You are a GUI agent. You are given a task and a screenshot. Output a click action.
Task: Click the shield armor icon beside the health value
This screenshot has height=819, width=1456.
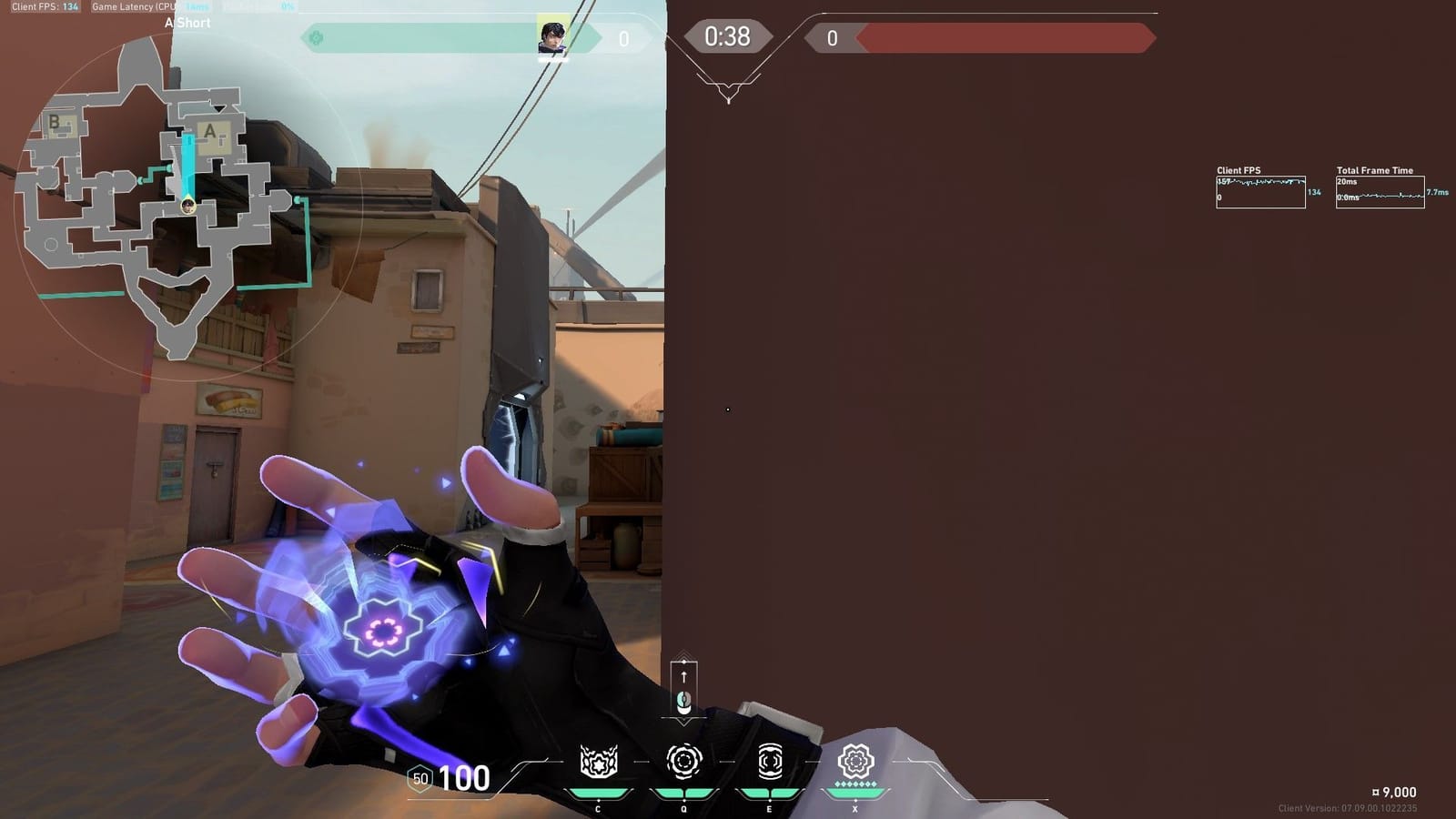tap(420, 779)
